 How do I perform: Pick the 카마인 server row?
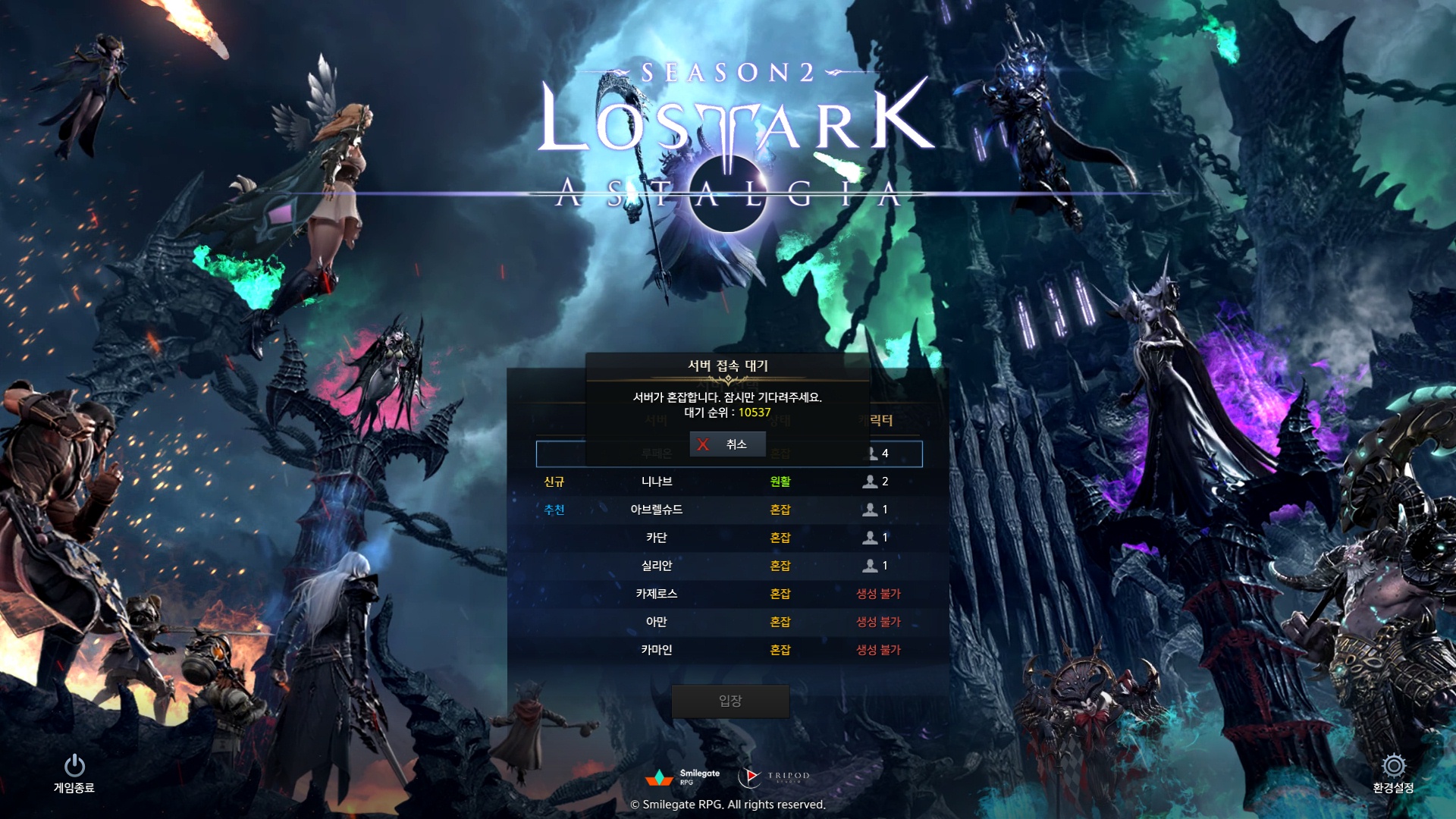[x=657, y=650]
